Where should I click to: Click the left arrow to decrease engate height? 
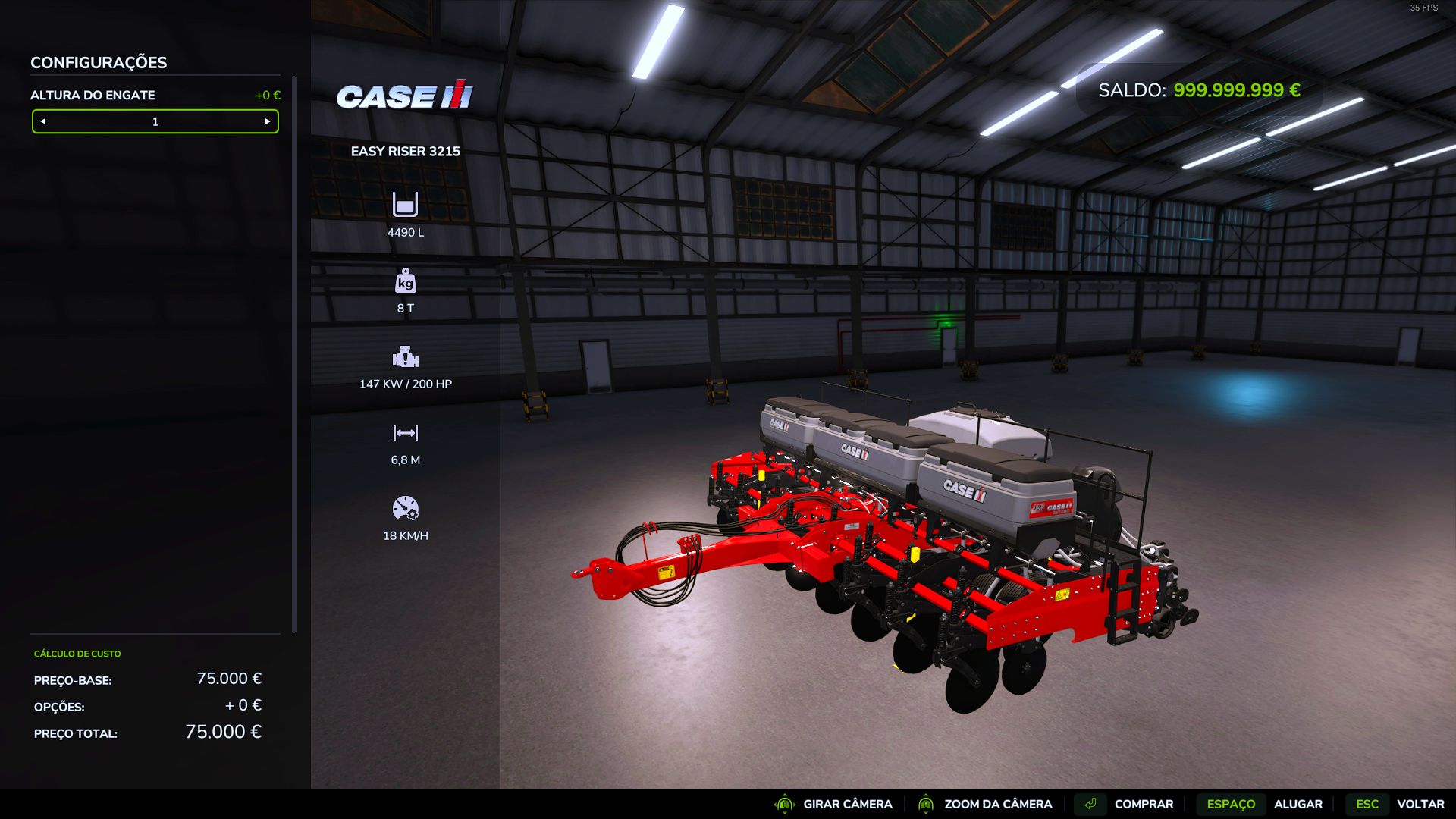(43, 121)
